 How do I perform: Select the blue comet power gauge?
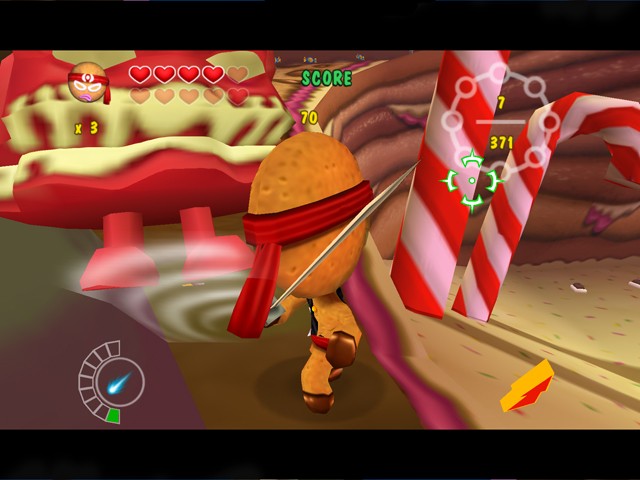[x=112, y=381]
